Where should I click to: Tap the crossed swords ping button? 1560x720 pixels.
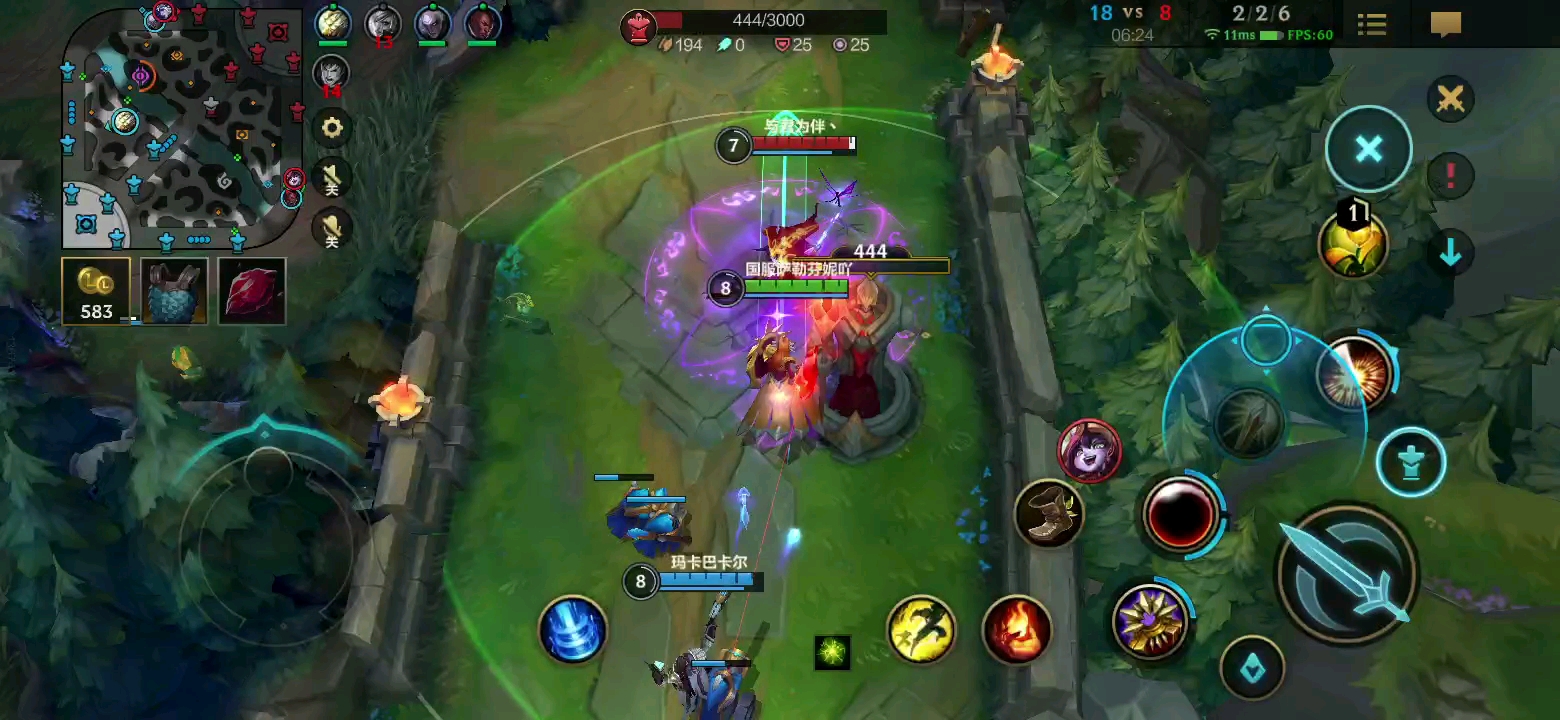click(1450, 99)
